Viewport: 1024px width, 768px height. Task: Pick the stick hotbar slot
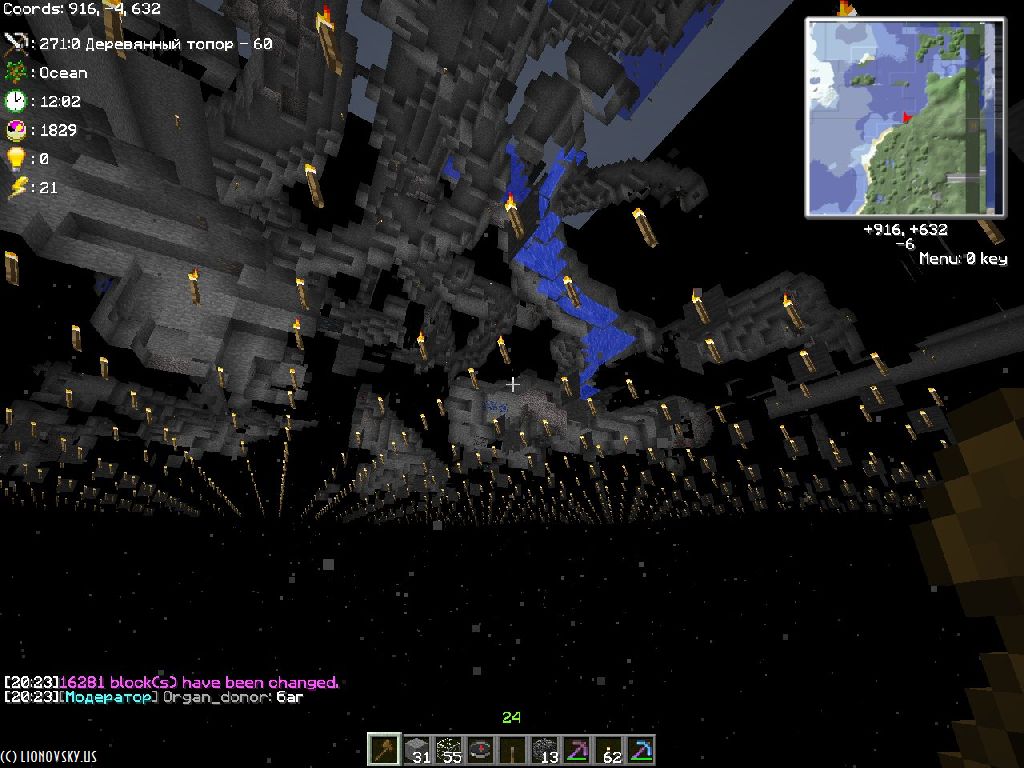tap(513, 749)
